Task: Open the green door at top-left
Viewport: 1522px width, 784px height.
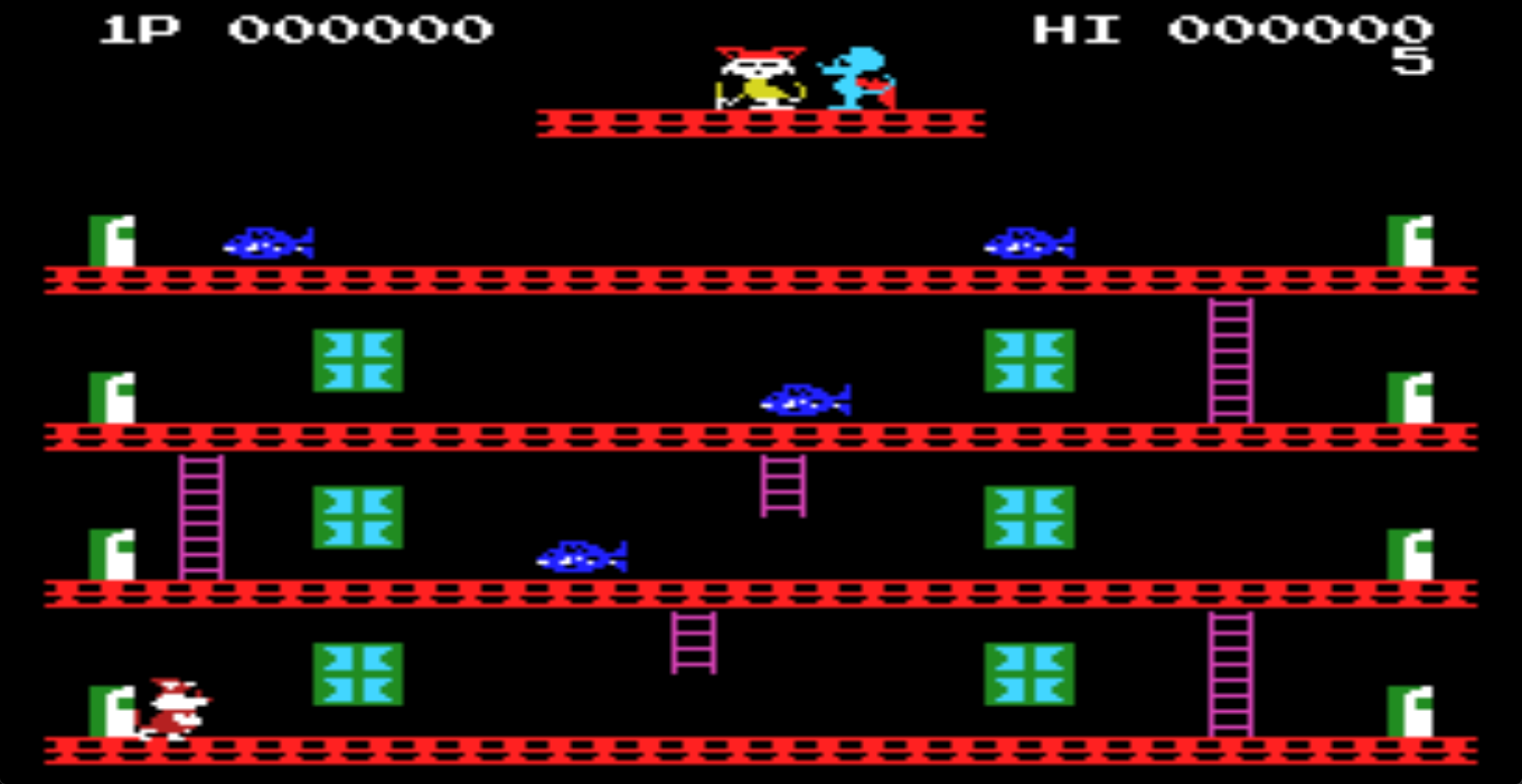Action: click(111, 238)
